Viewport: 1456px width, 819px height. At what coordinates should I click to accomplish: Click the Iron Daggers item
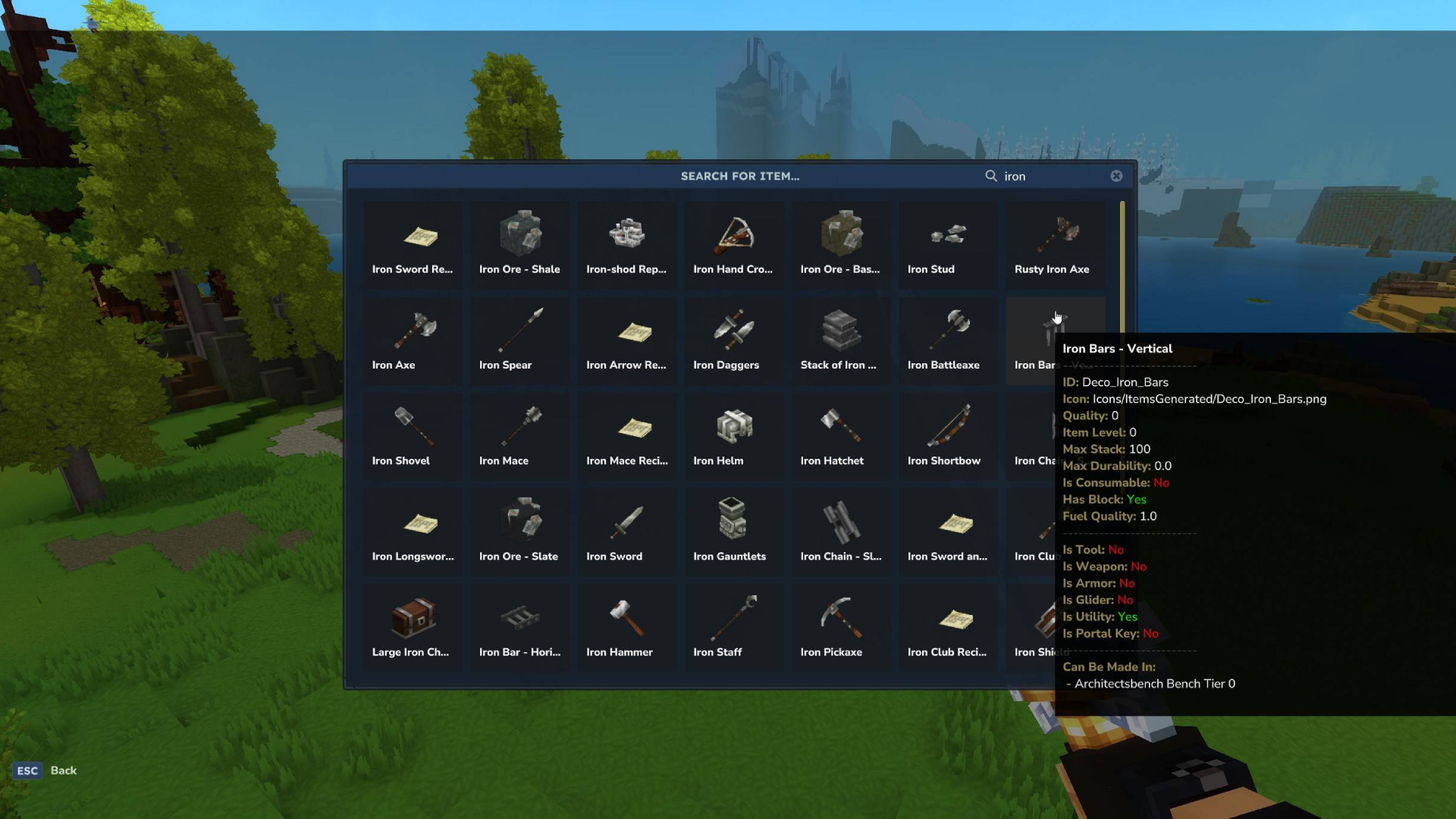[x=733, y=339]
